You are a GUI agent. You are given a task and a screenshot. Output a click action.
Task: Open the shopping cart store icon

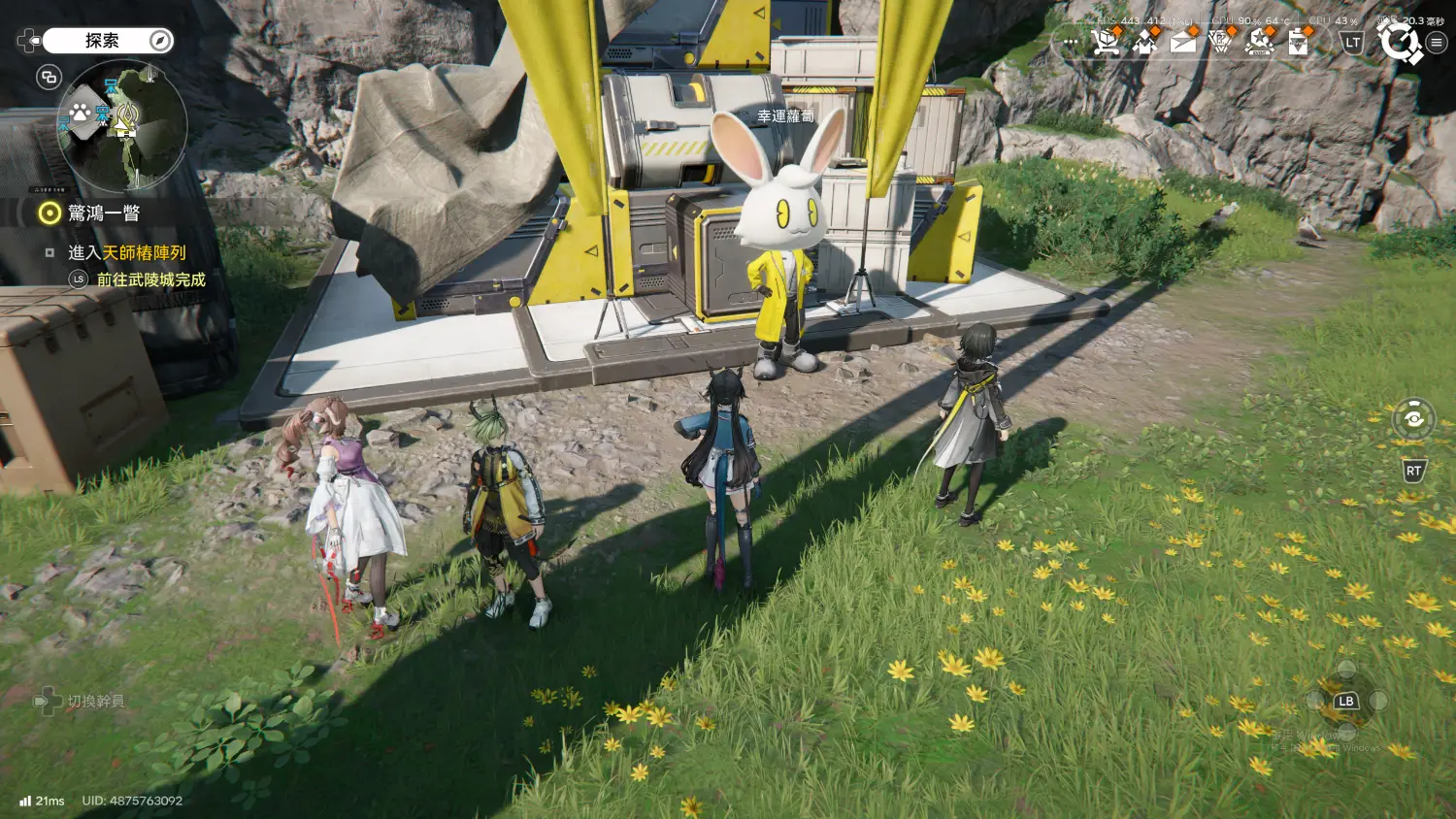pyautogui.click(x=1105, y=42)
